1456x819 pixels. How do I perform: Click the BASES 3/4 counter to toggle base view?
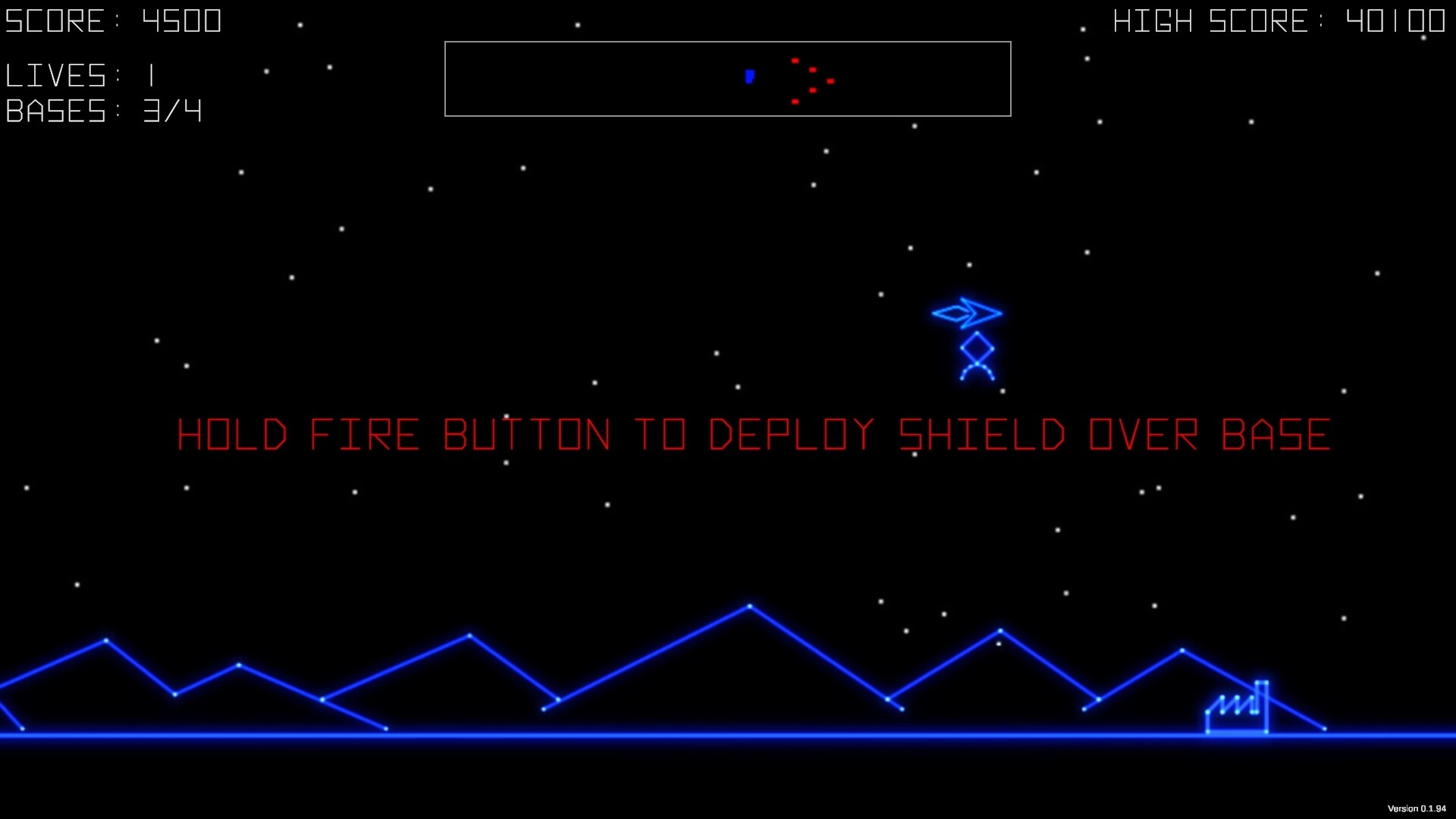(x=103, y=111)
